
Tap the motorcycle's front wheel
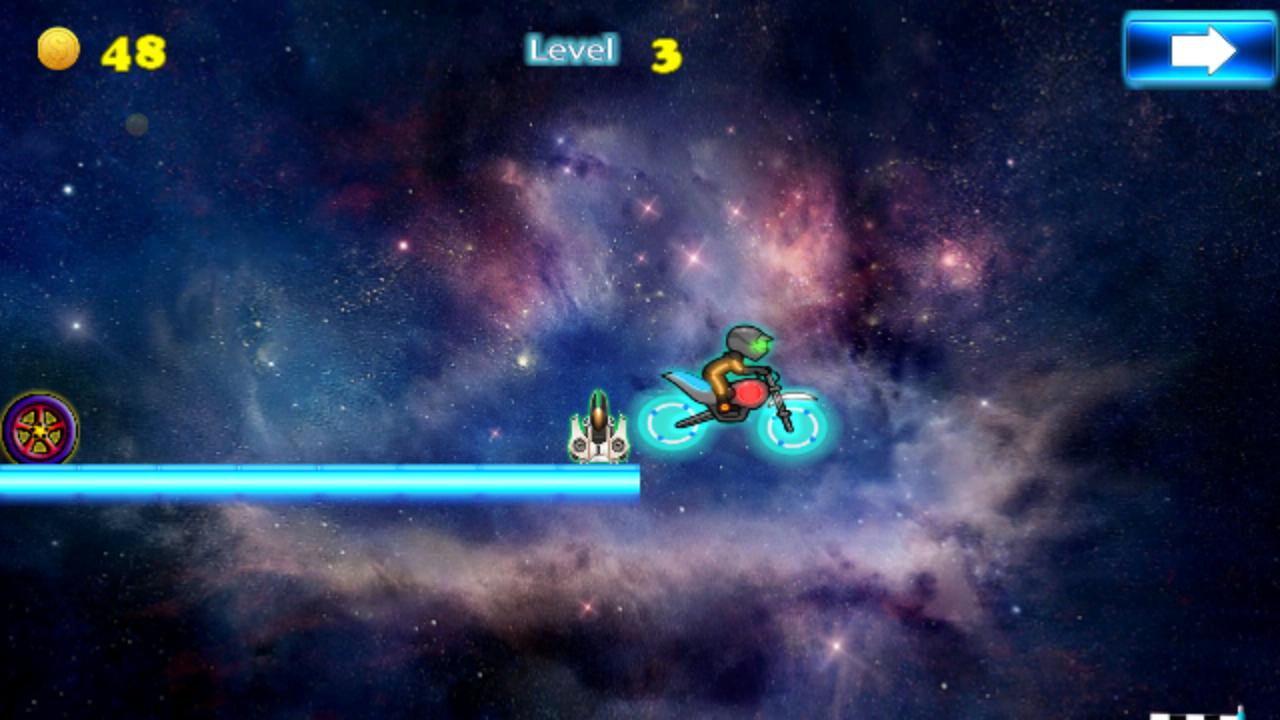pyautogui.click(x=790, y=430)
